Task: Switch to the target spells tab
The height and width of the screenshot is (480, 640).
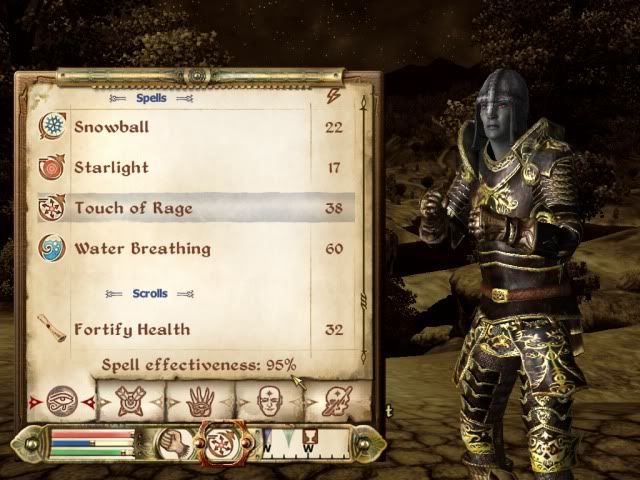Action: coord(130,400)
